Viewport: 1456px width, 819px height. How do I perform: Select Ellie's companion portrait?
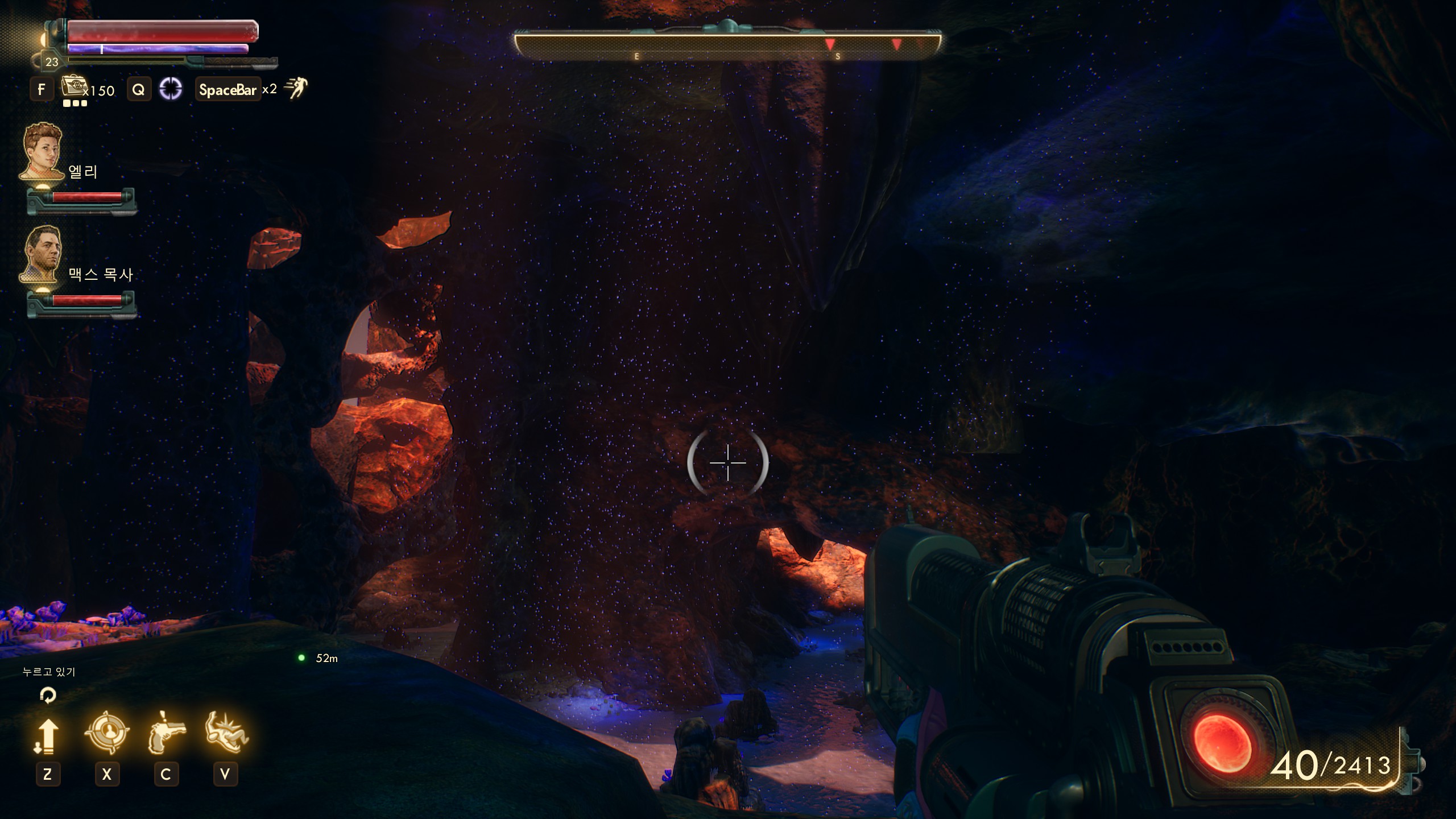pyautogui.click(x=42, y=152)
